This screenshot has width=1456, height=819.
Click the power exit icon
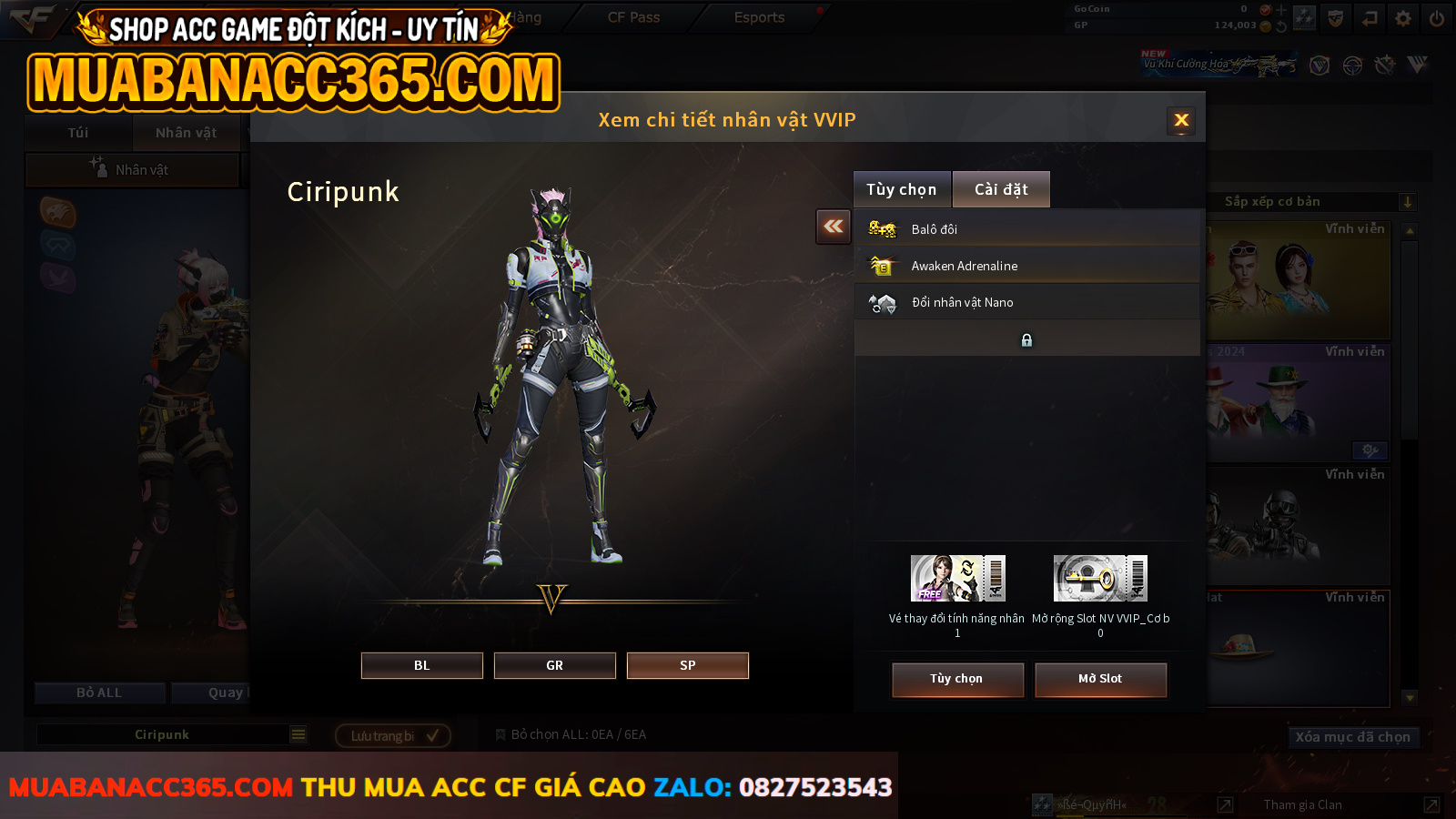point(1437,18)
